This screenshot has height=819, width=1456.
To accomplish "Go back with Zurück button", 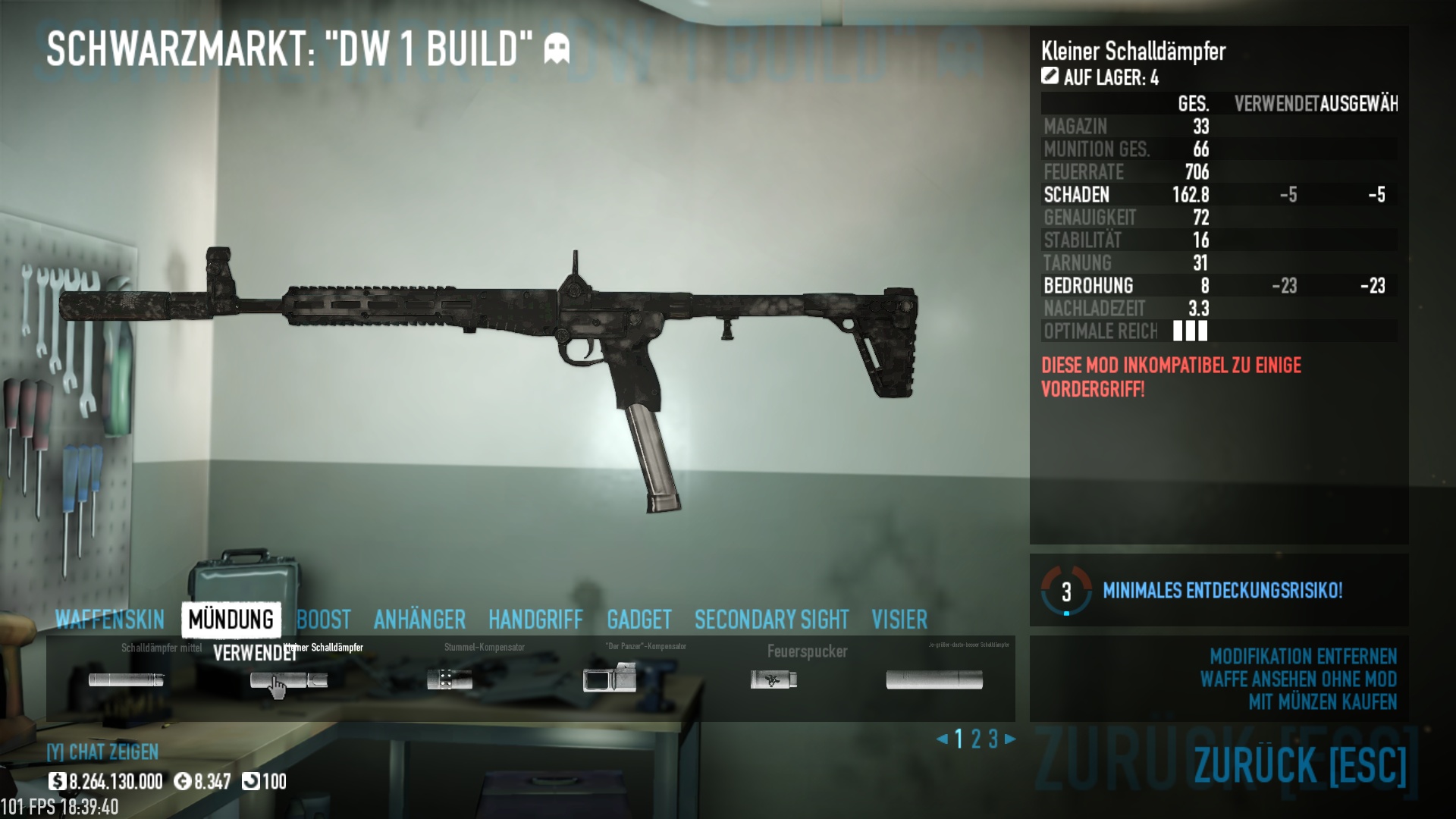I will coord(1300,764).
